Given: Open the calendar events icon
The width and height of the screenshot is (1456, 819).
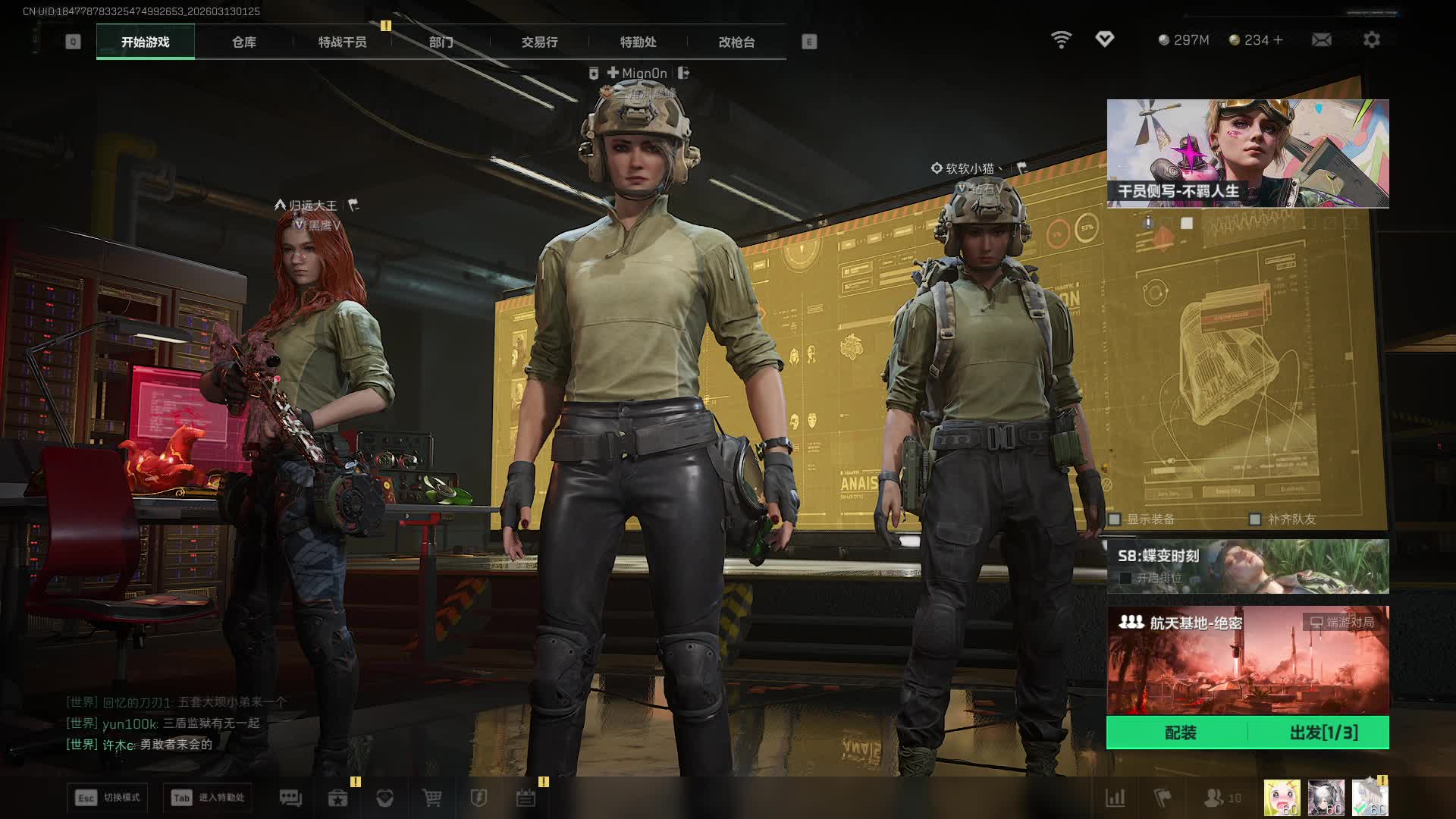Looking at the screenshot, I should pyautogui.click(x=526, y=798).
